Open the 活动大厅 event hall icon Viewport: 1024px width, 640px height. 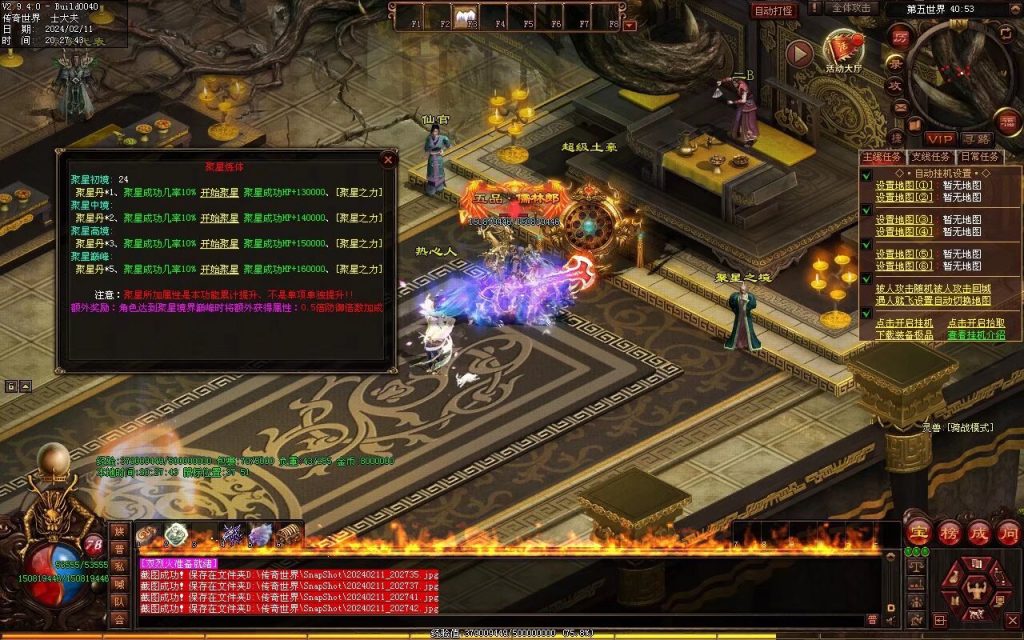click(843, 48)
